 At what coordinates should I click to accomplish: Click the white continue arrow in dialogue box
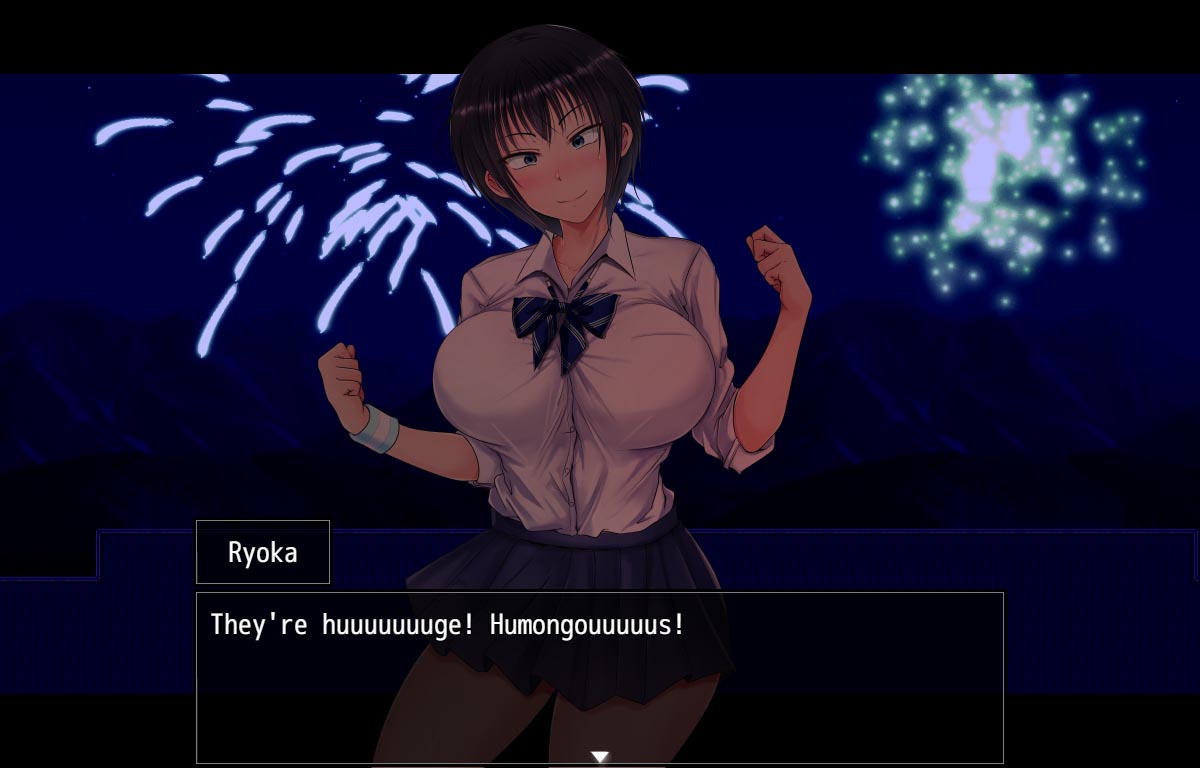(599, 757)
